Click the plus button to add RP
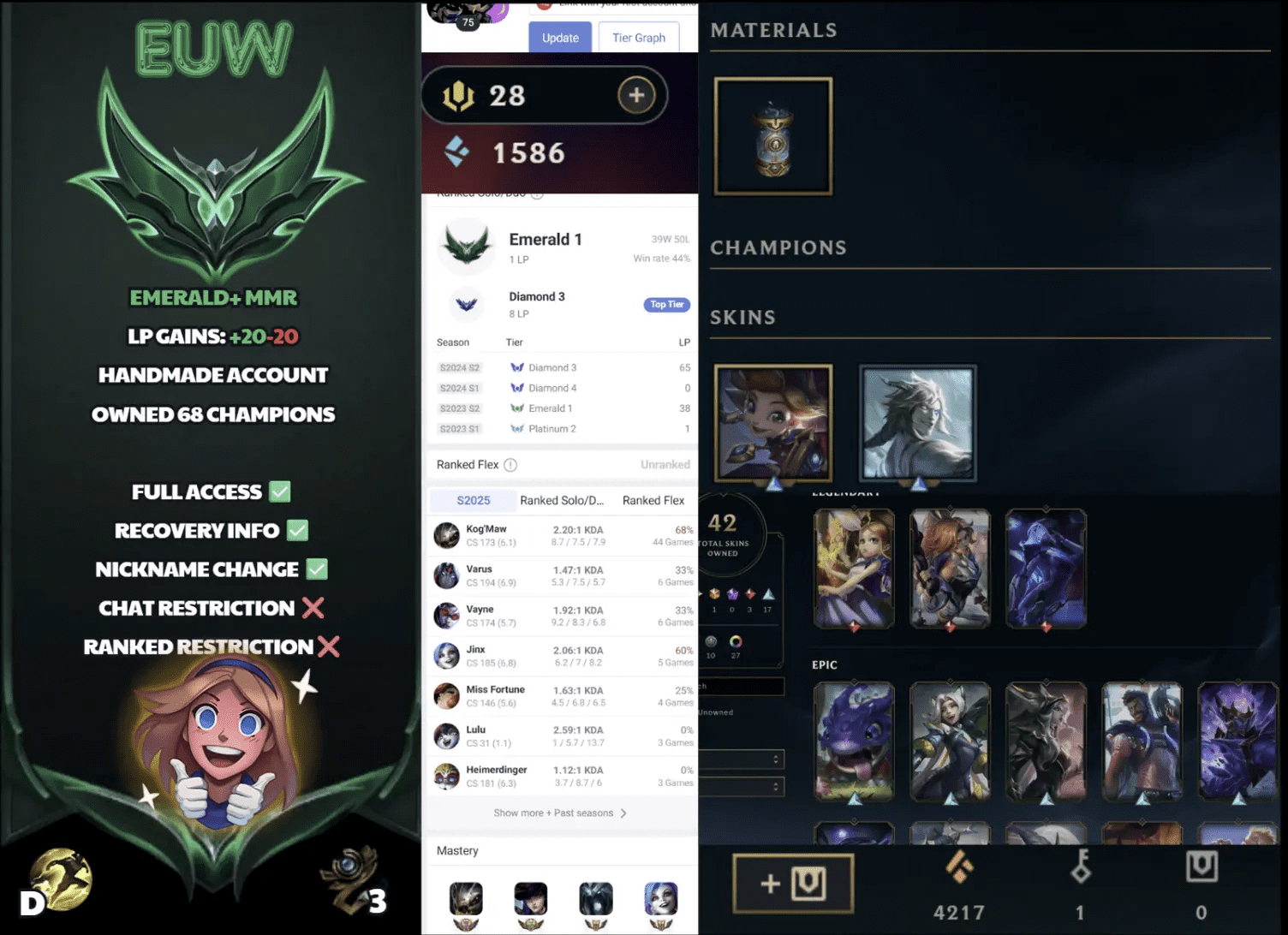1288x935 pixels. click(x=636, y=95)
